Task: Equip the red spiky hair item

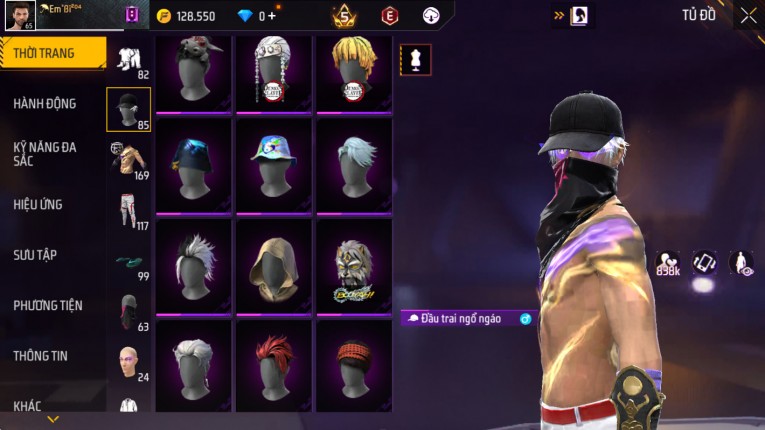Action: pos(274,365)
